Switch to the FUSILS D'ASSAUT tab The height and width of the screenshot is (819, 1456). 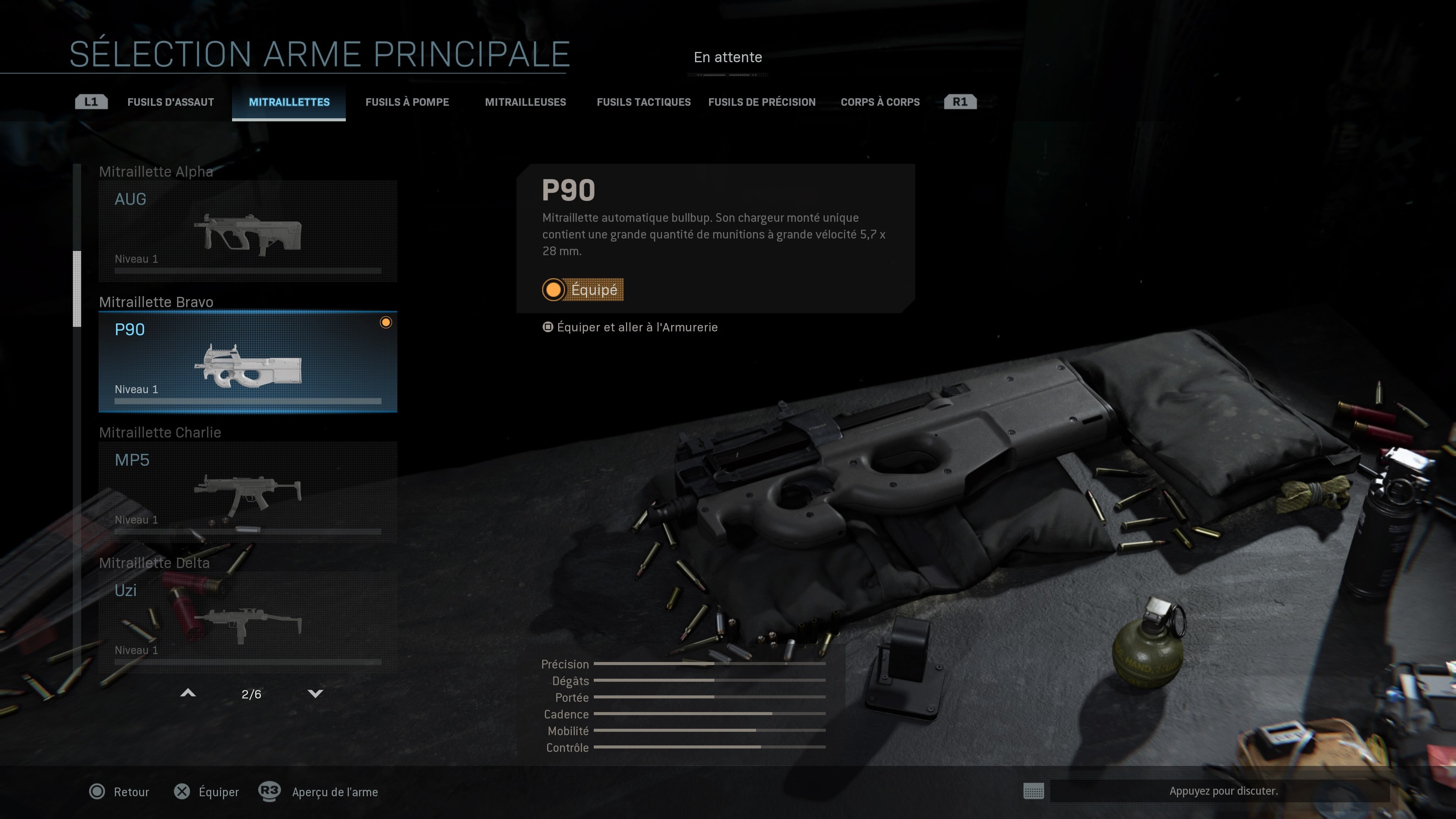171,102
